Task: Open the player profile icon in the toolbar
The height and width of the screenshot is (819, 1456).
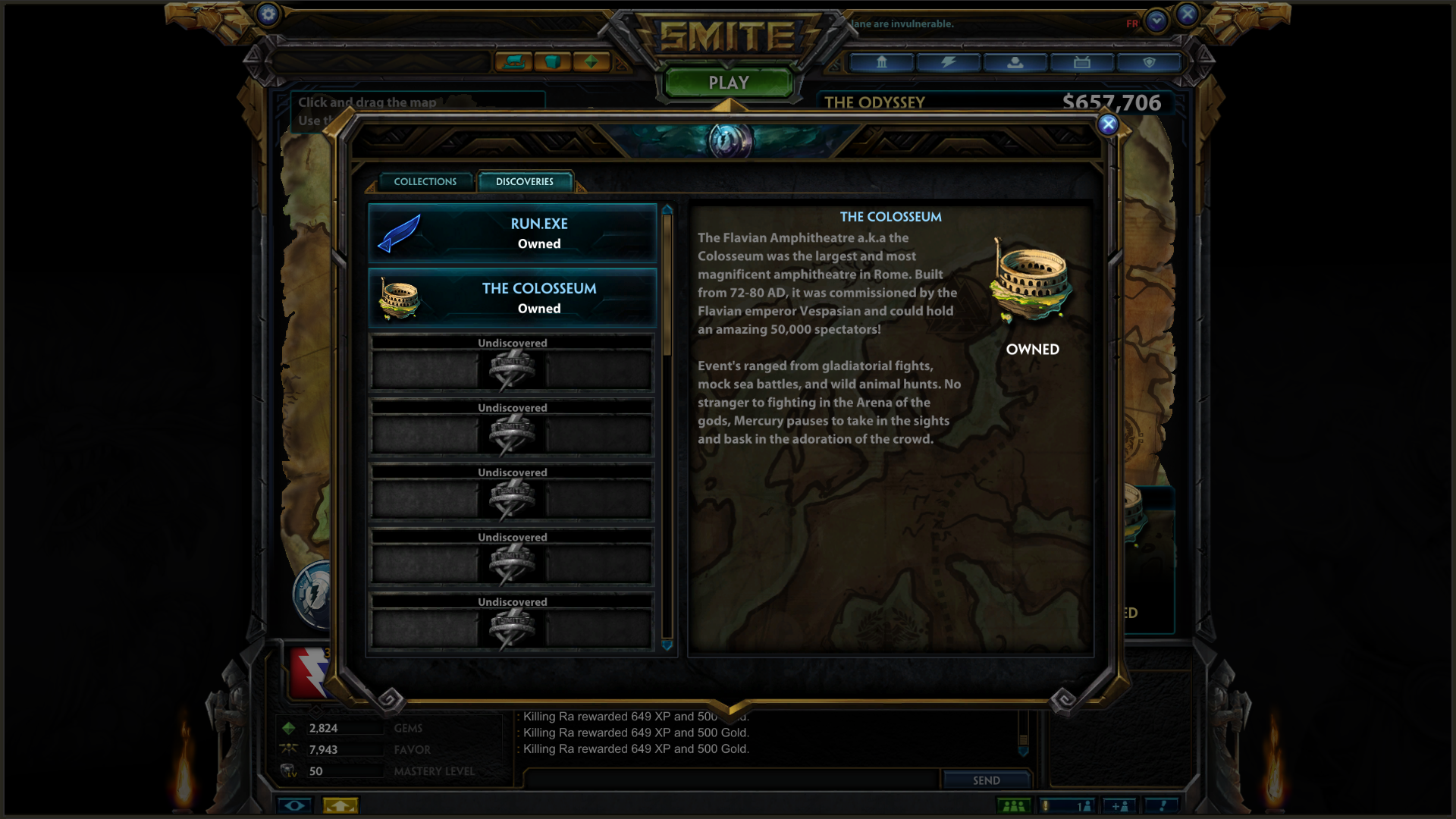Action: [x=1015, y=63]
